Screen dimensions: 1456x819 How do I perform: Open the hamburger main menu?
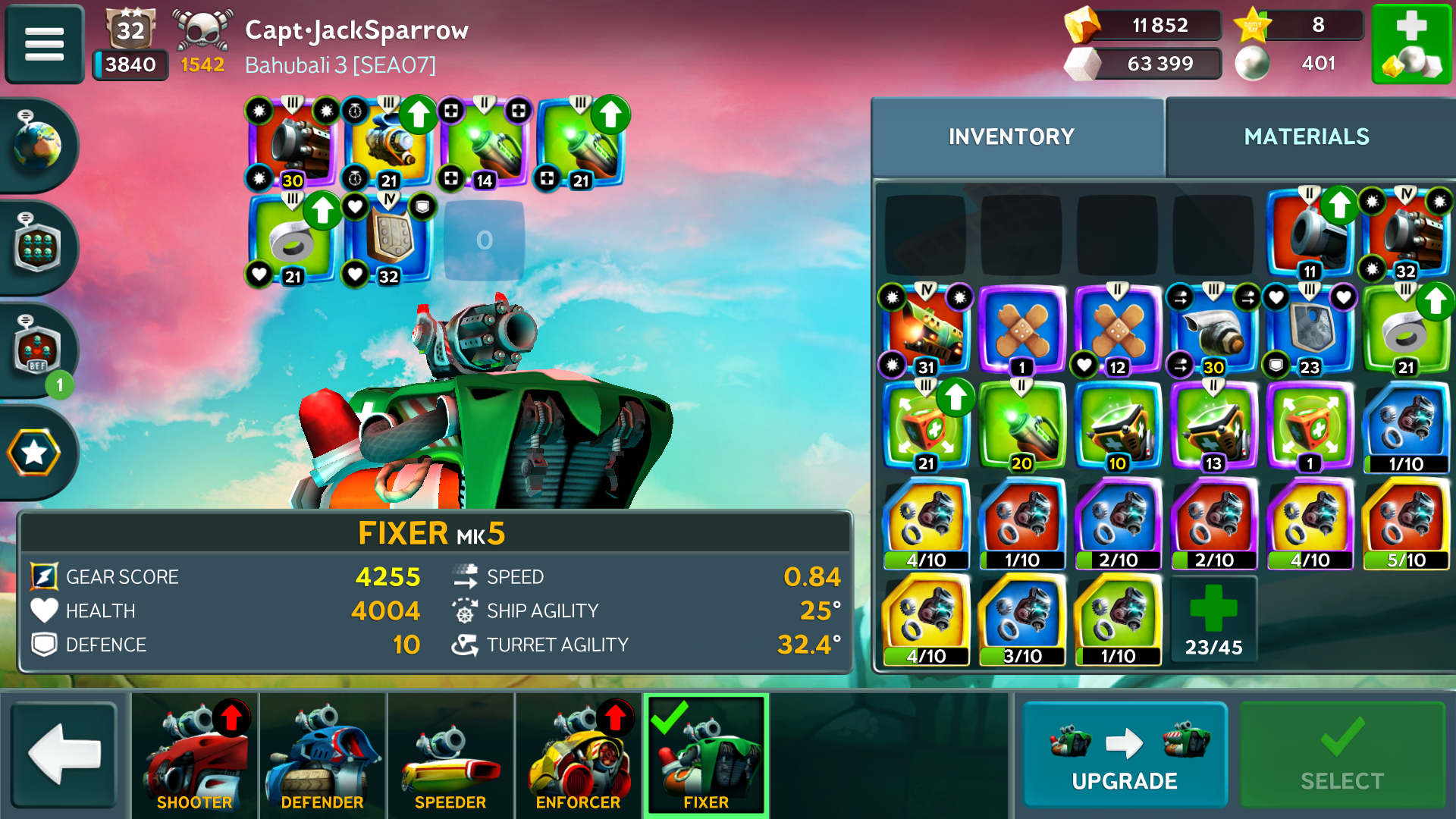[x=44, y=43]
